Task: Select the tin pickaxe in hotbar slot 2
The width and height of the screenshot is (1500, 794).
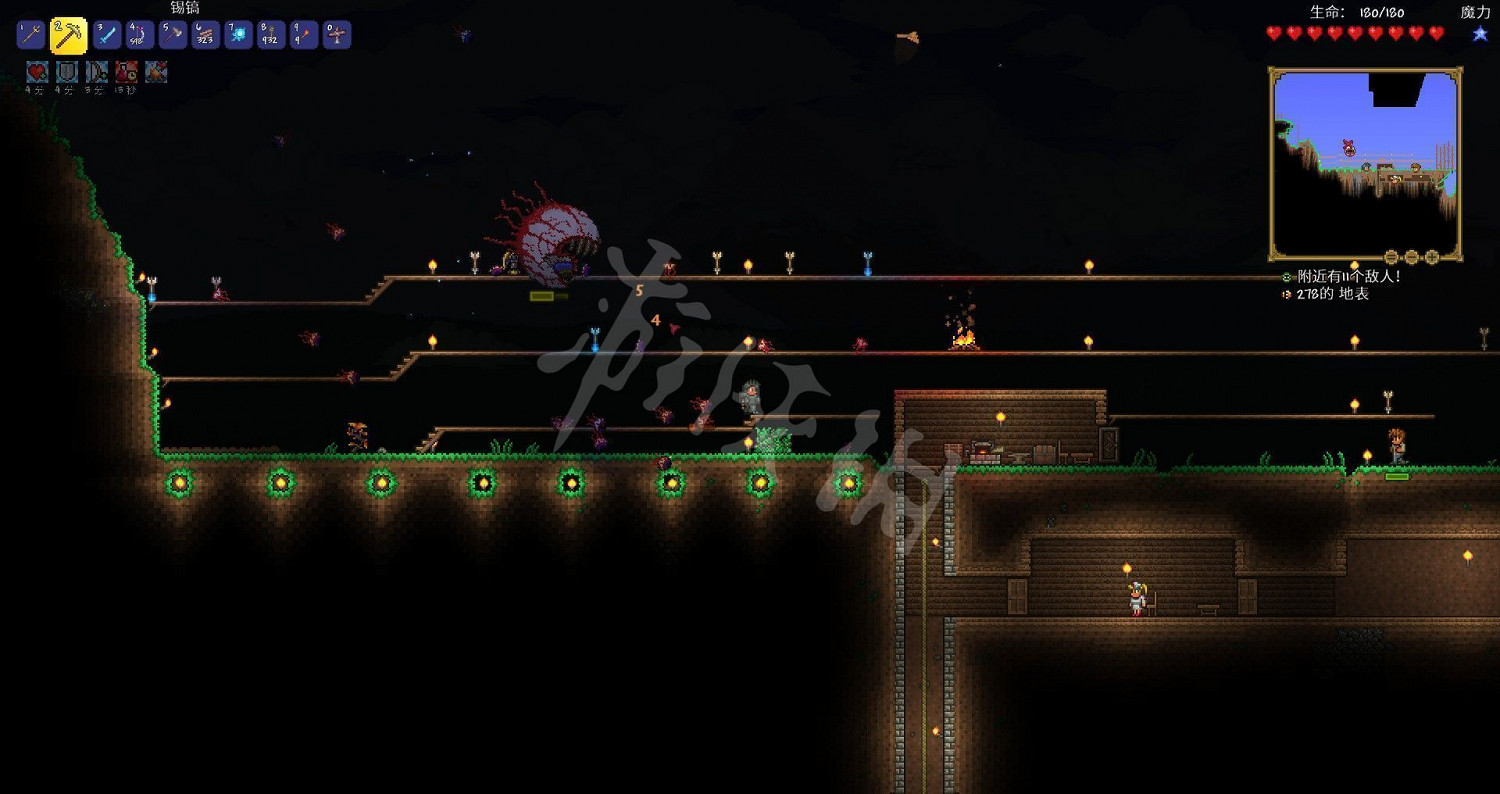Action: [x=68, y=34]
